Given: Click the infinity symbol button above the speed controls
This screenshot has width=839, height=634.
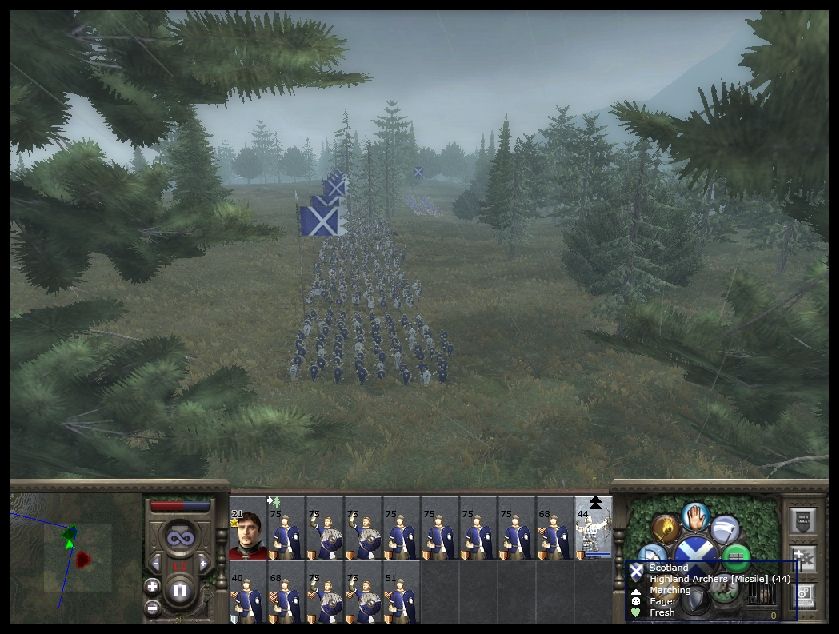Looking at the screenshot, I should (180, 538).
